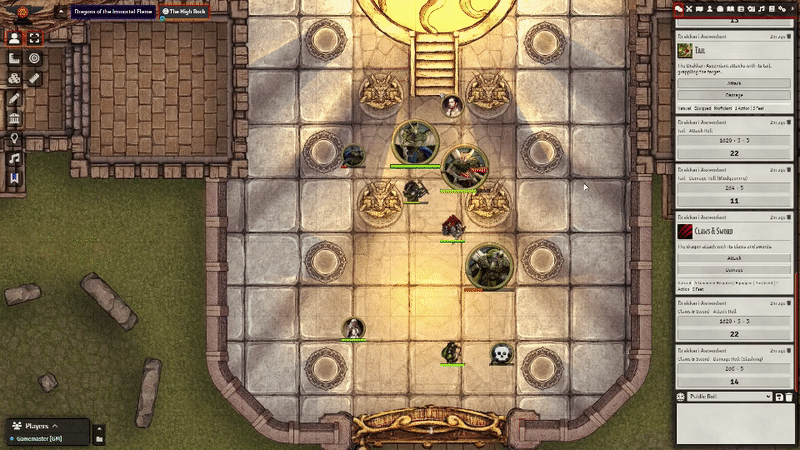Switch to the Combat Encounters sidebar tab
The width and height of the screenshot is (800, 450).
coord(689,8)
